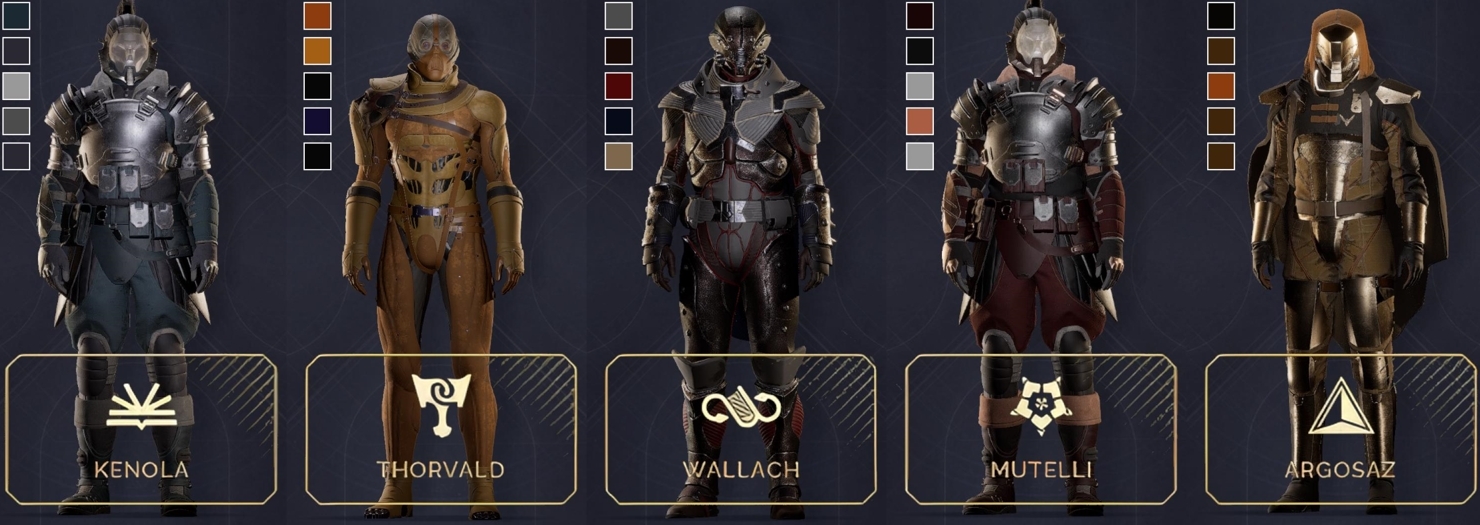Choose the Thorvald house card

pos(440,429)
